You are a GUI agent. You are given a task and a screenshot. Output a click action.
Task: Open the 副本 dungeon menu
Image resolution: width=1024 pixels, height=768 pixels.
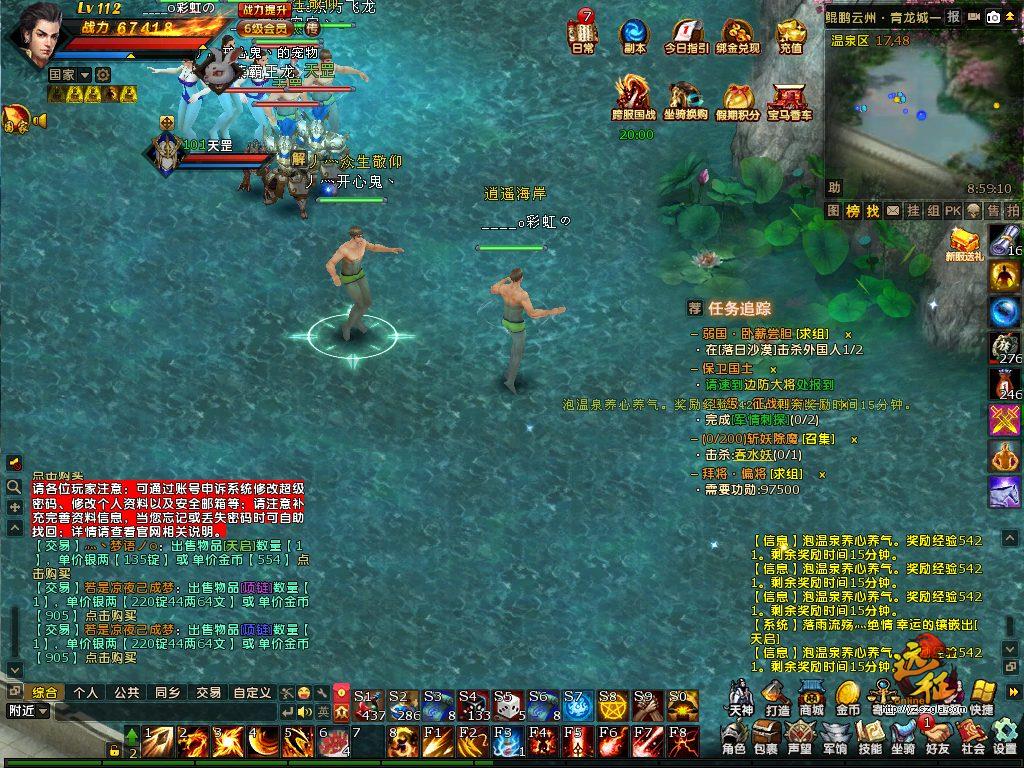[x=634, y=35]
